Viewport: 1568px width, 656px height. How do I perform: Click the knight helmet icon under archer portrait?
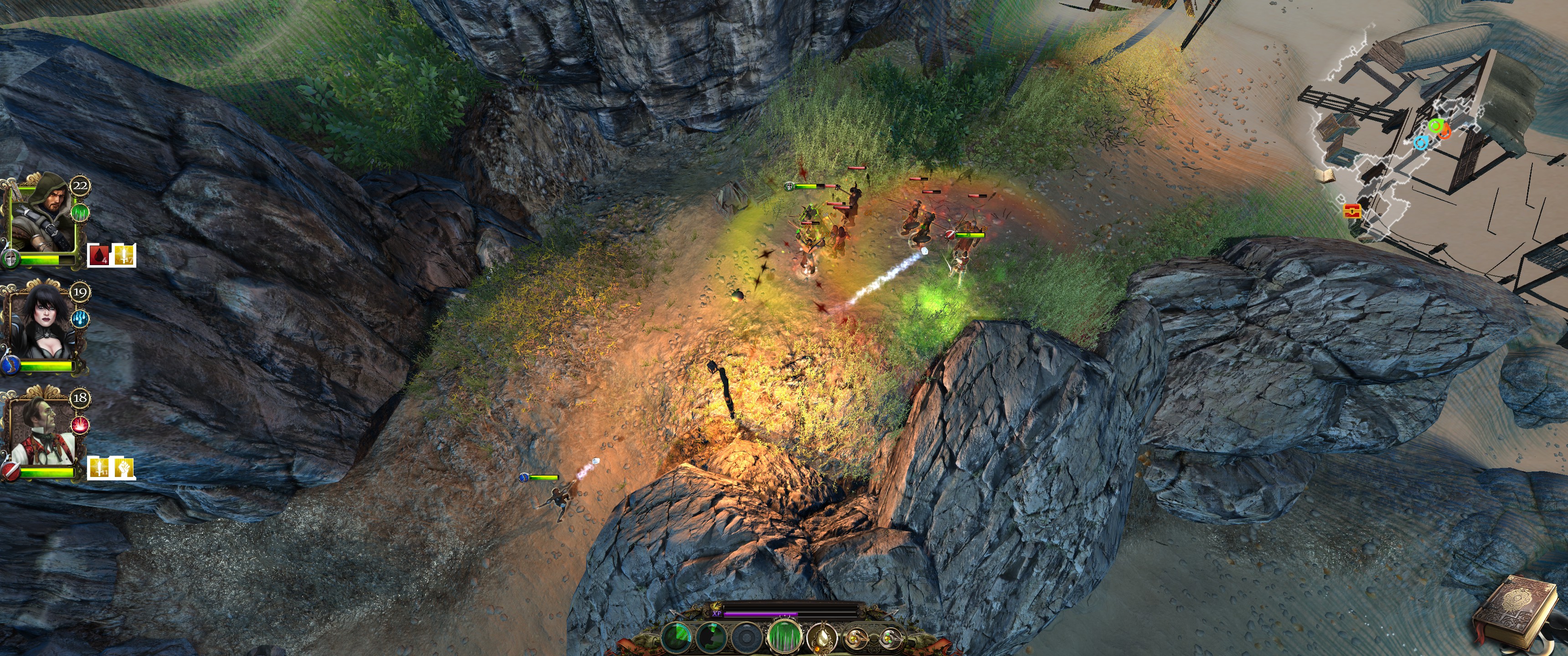click(10, 259)
